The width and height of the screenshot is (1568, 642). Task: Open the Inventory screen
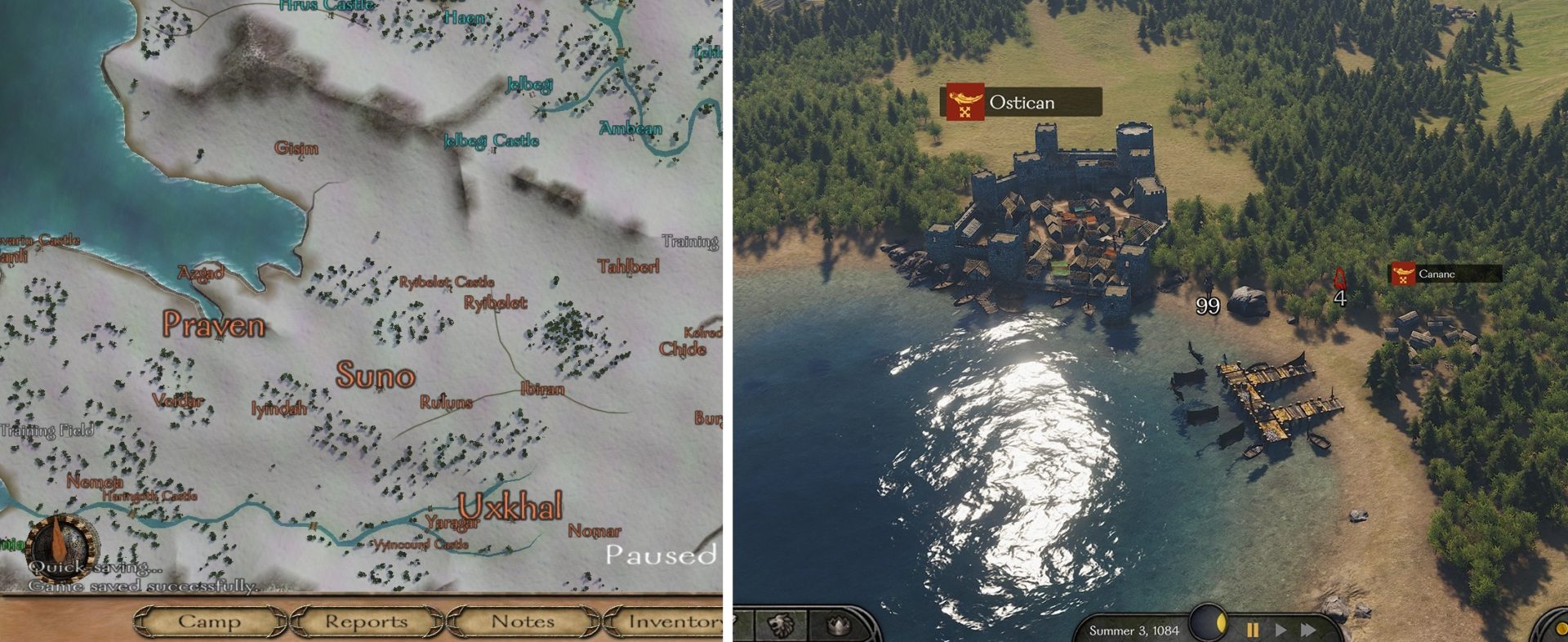pos(674,622)
